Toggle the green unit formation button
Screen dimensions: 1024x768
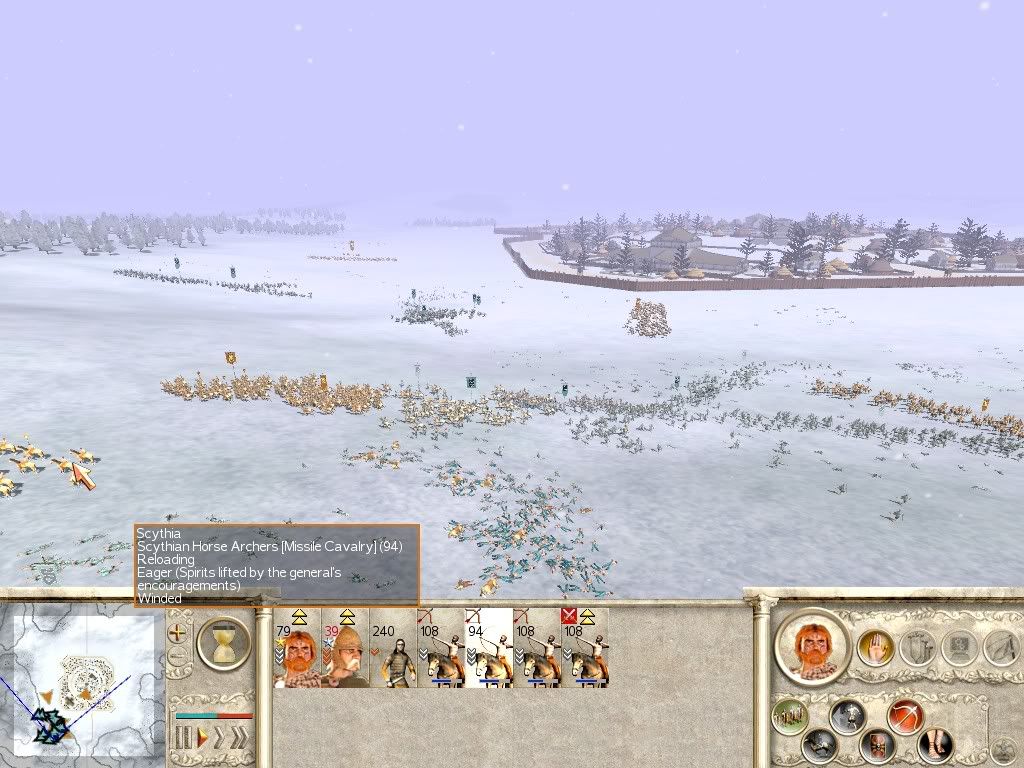click(x=792, y=715)
